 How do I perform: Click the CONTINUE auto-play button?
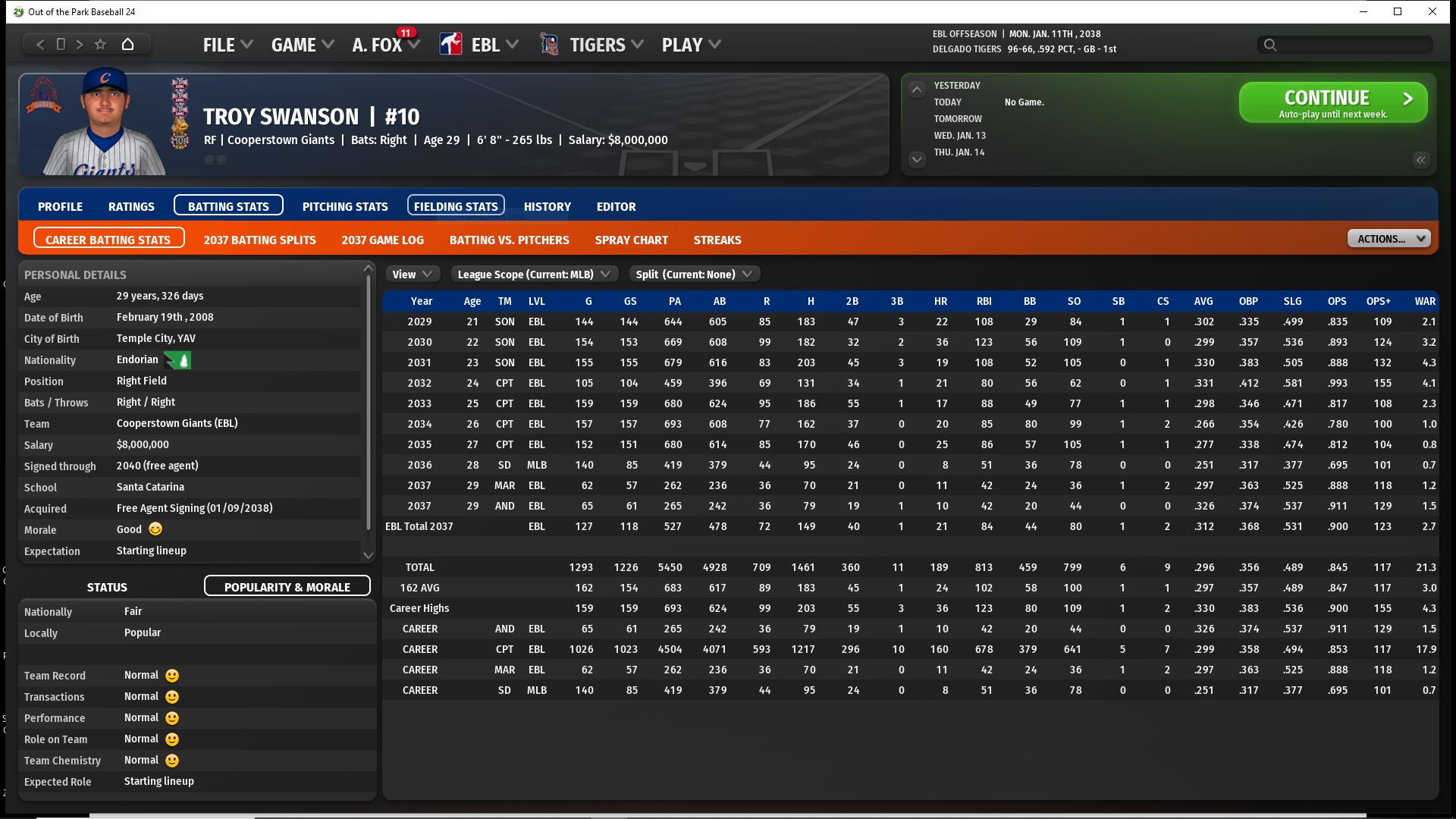[1332, 102]
